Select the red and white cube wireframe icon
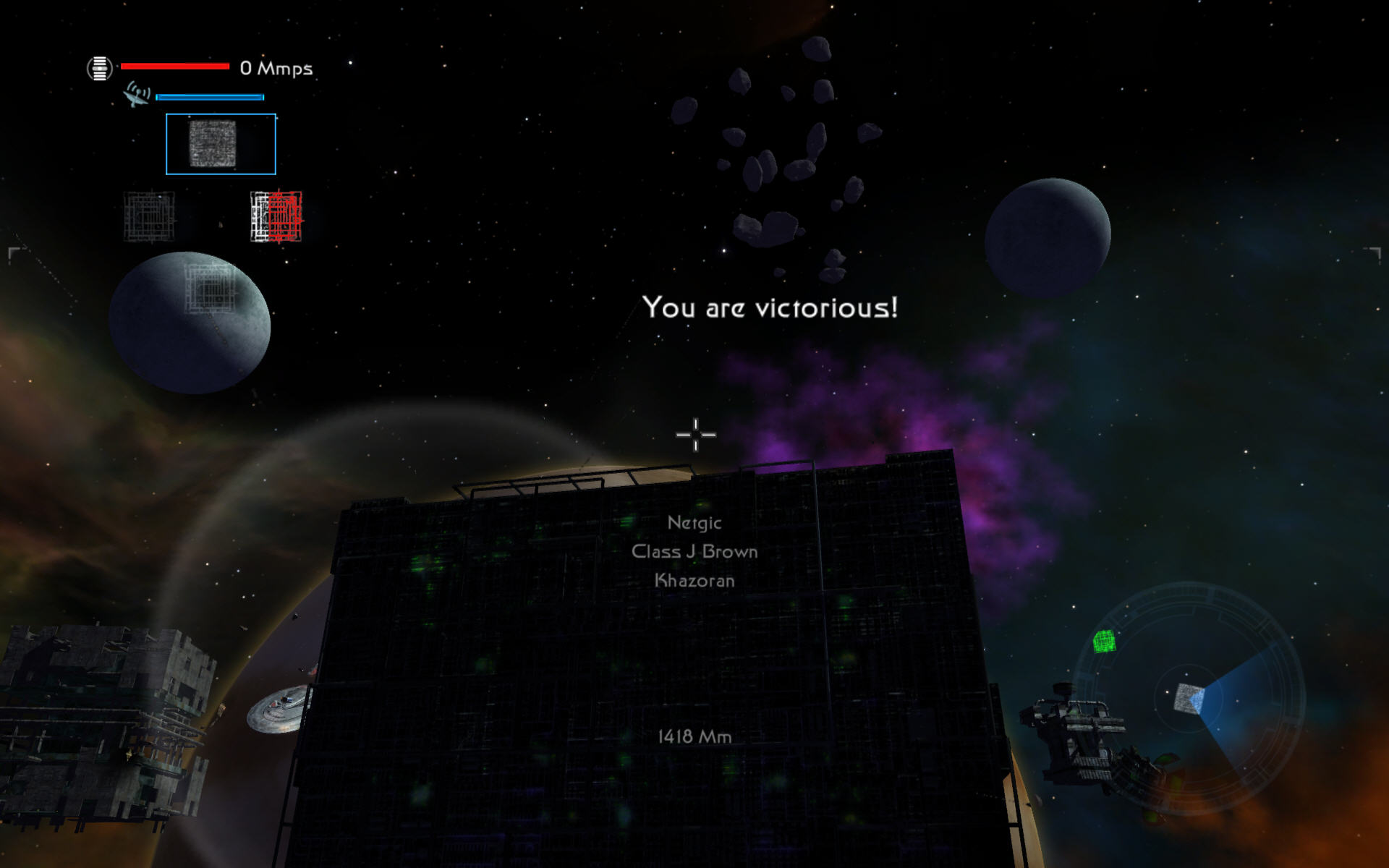 pos(276,216)
